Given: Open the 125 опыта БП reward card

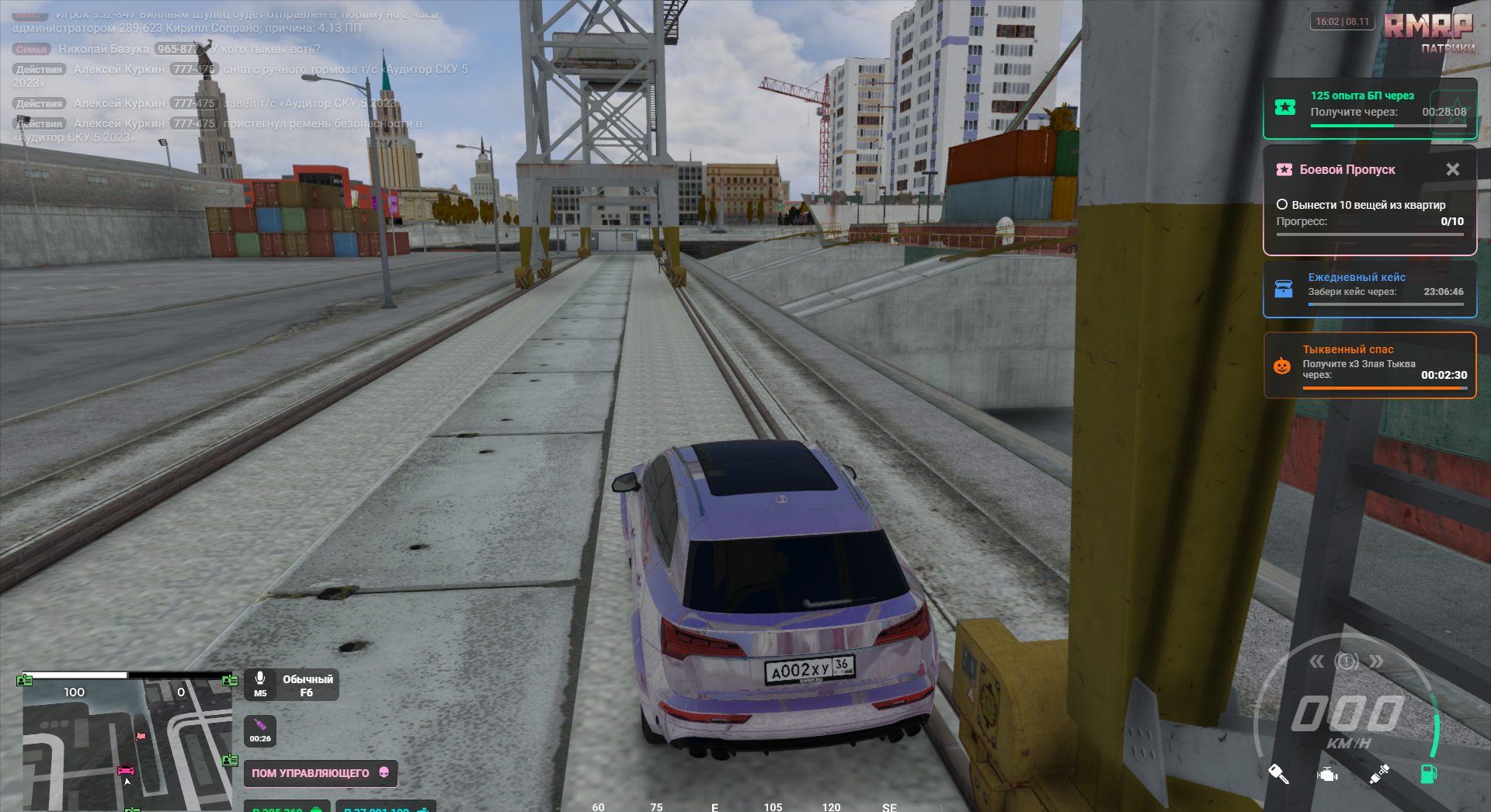Looking at the screenshot, I should click(1369, 108).
